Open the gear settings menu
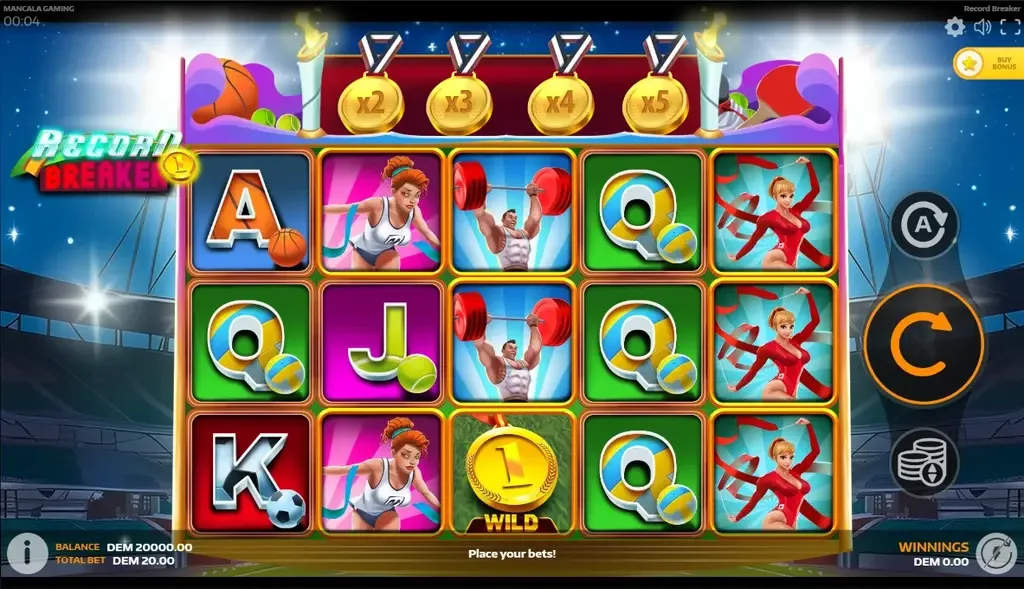 pyautogui.click(x=955, y=27)
